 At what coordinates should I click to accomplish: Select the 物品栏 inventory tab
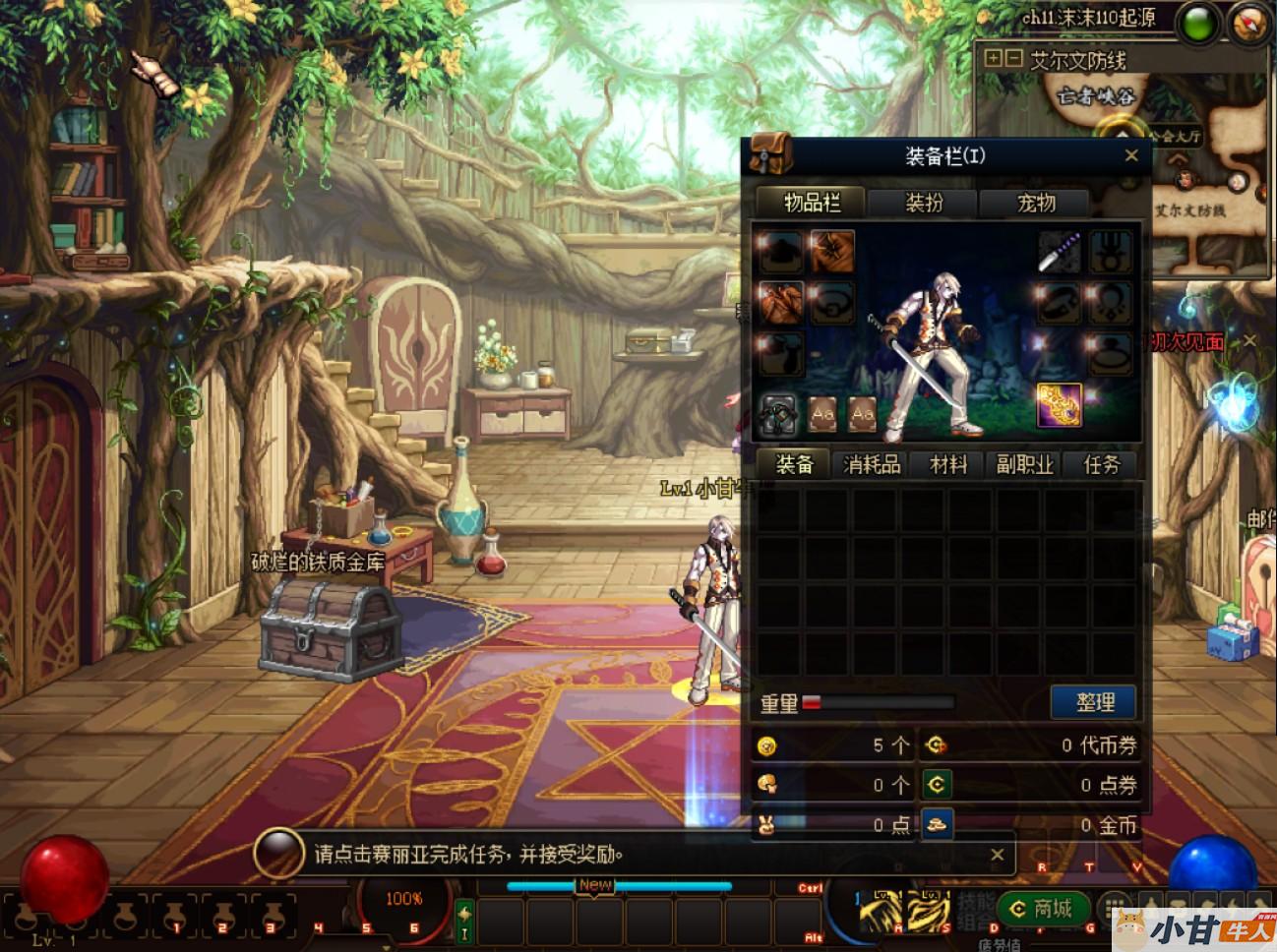coord(812,203)
